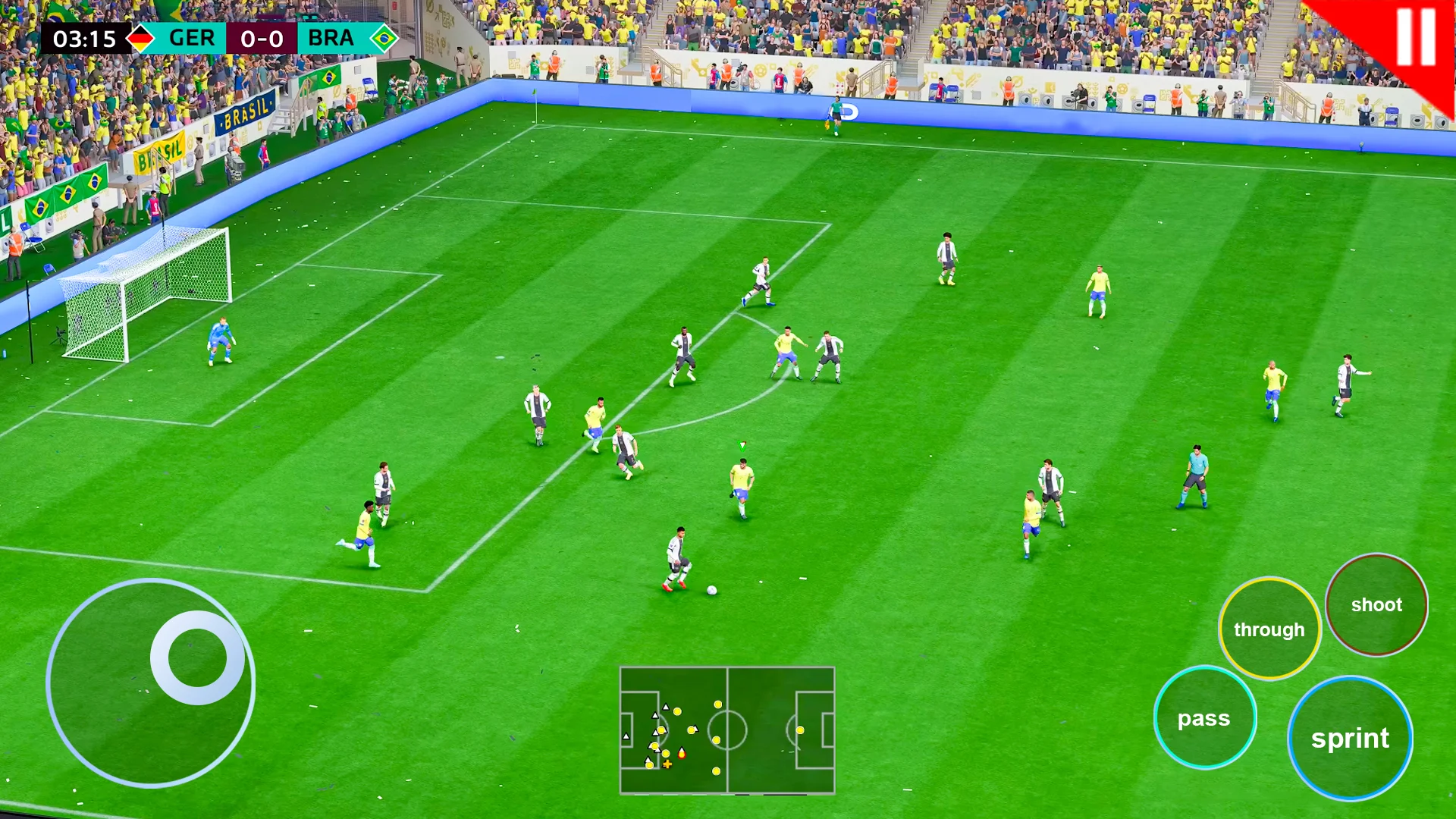Tap the yellow ball marker on the minimap
The image size is (1456, 819).
point(667,764)
